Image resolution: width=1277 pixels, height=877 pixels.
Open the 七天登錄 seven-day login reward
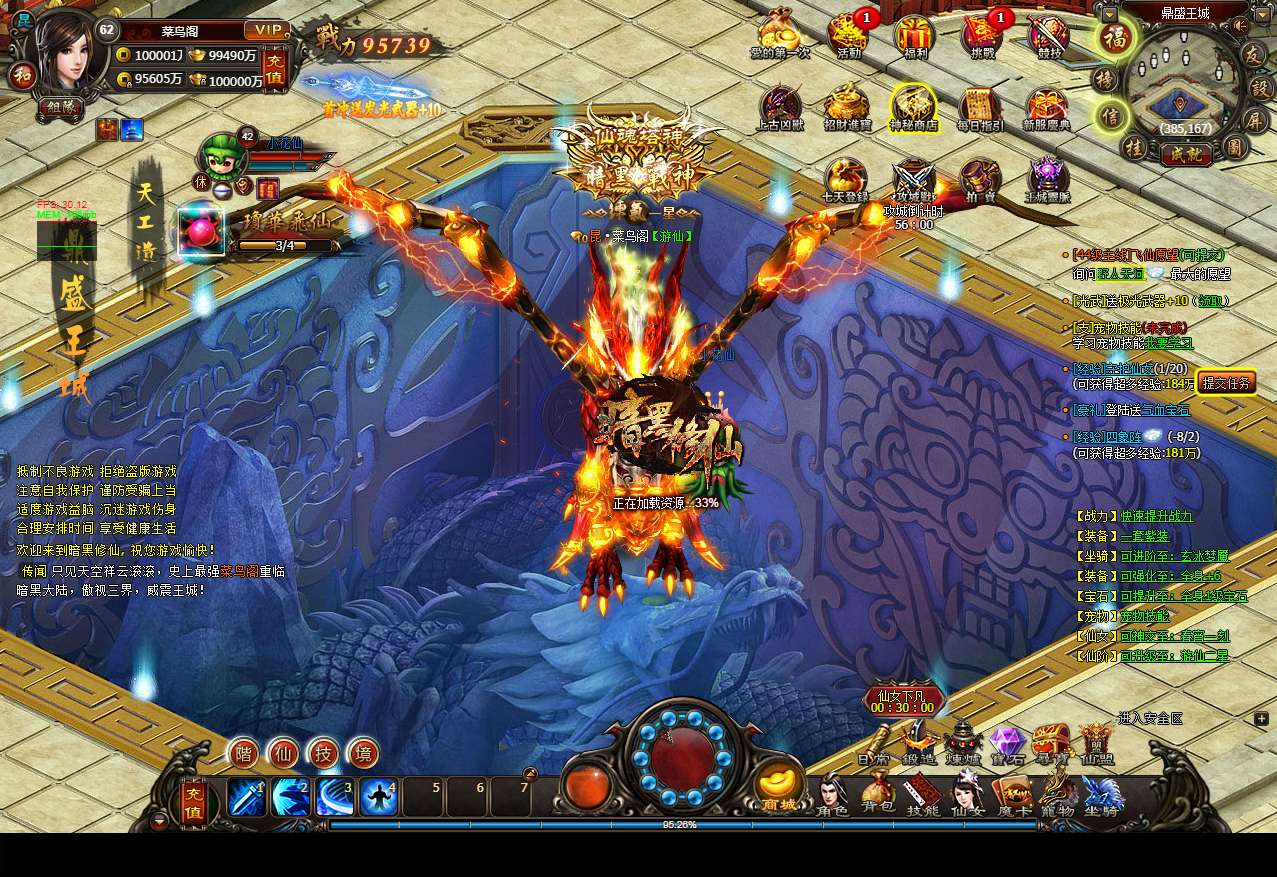click(x=845, y=179)
